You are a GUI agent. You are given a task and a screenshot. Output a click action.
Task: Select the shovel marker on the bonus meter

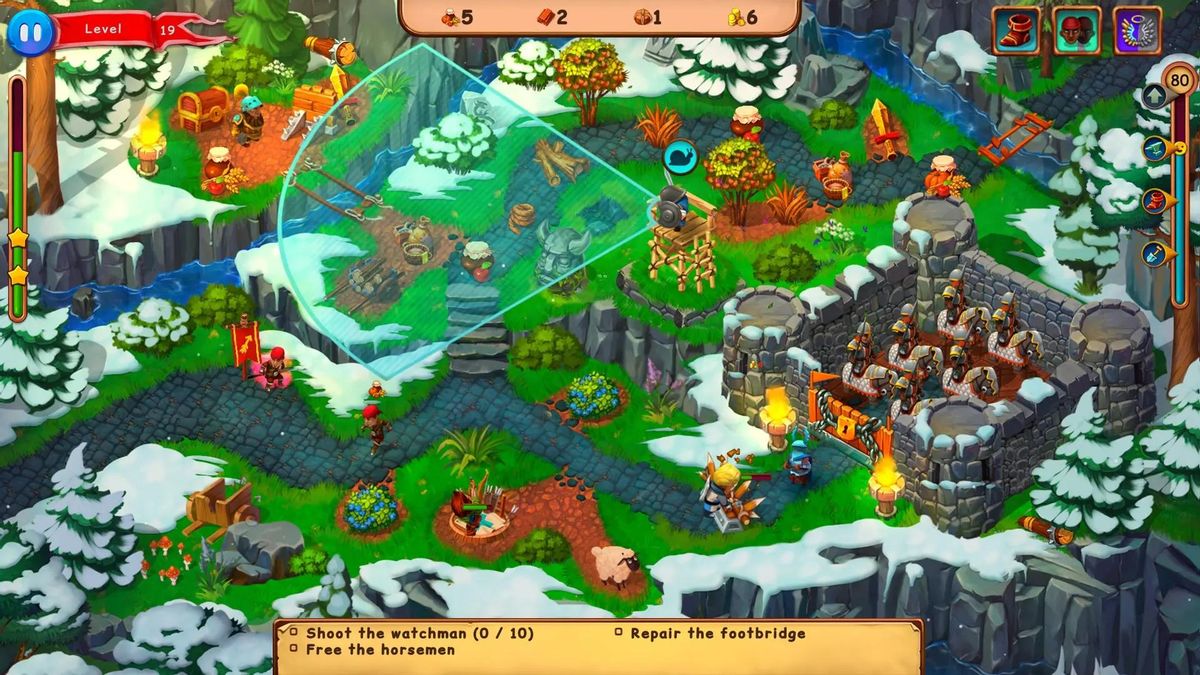(x=1155, y=253)
